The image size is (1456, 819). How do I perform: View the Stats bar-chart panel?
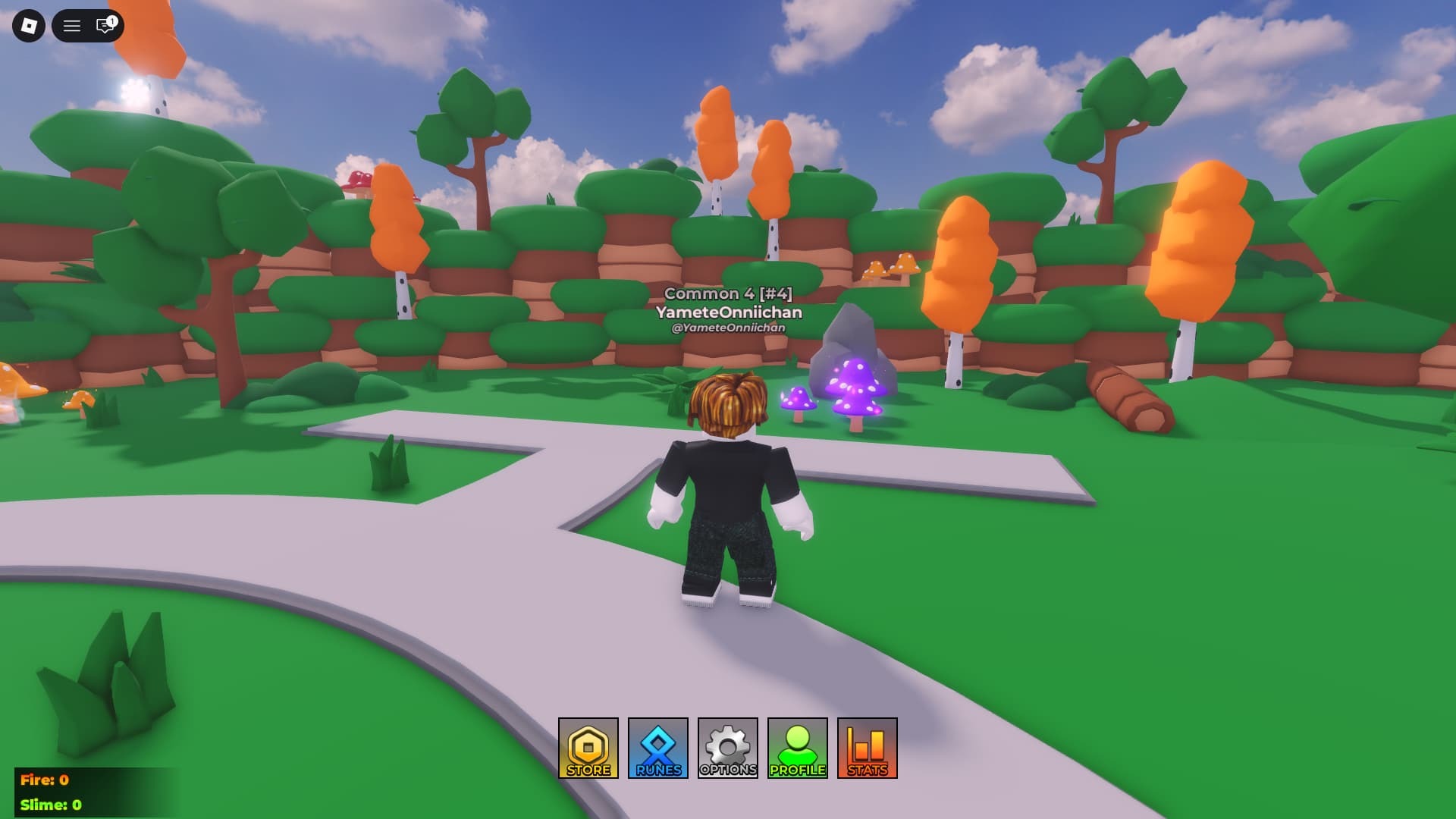click(x=864, y=748)
